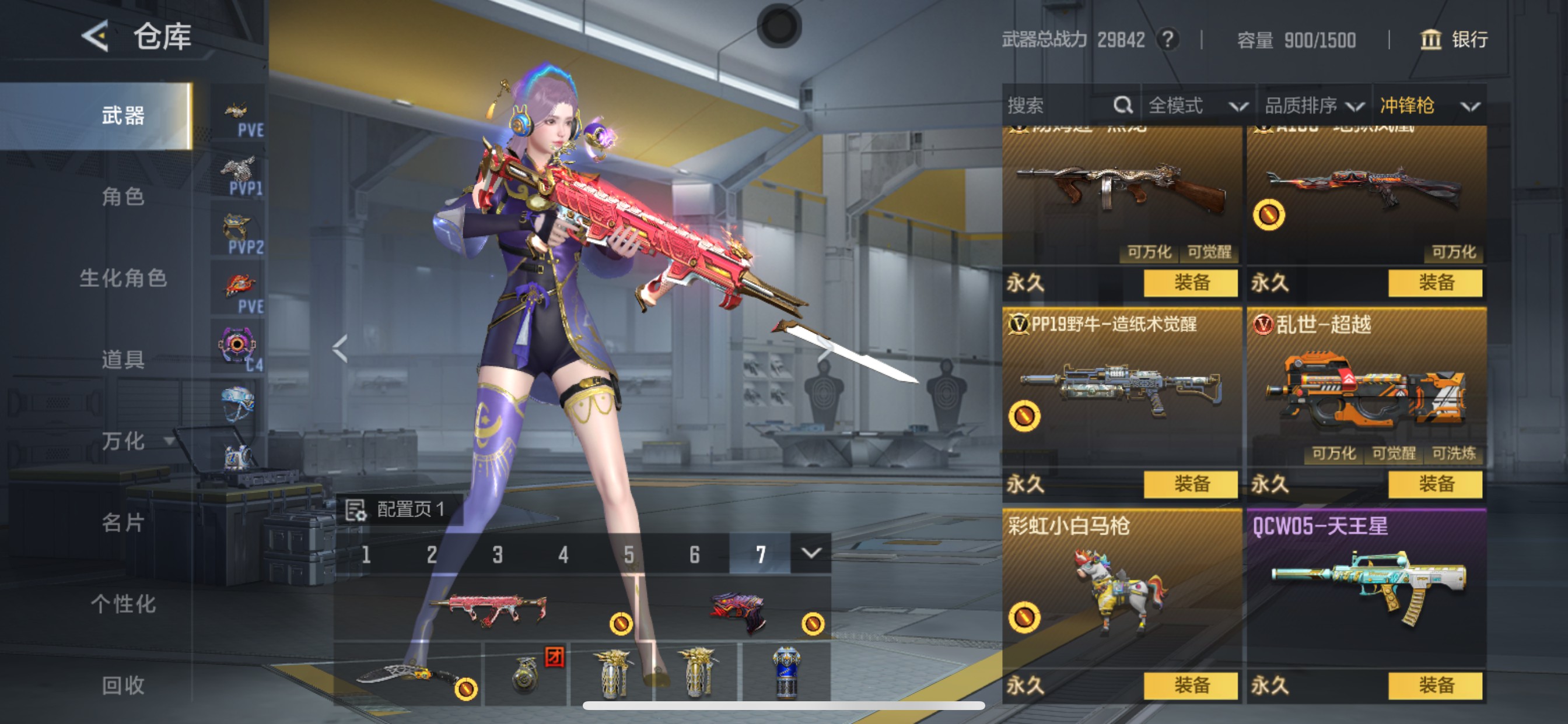This screenshot has width=1568, height=724.
Task: Show the 道具 items tab
Action: 123,360
